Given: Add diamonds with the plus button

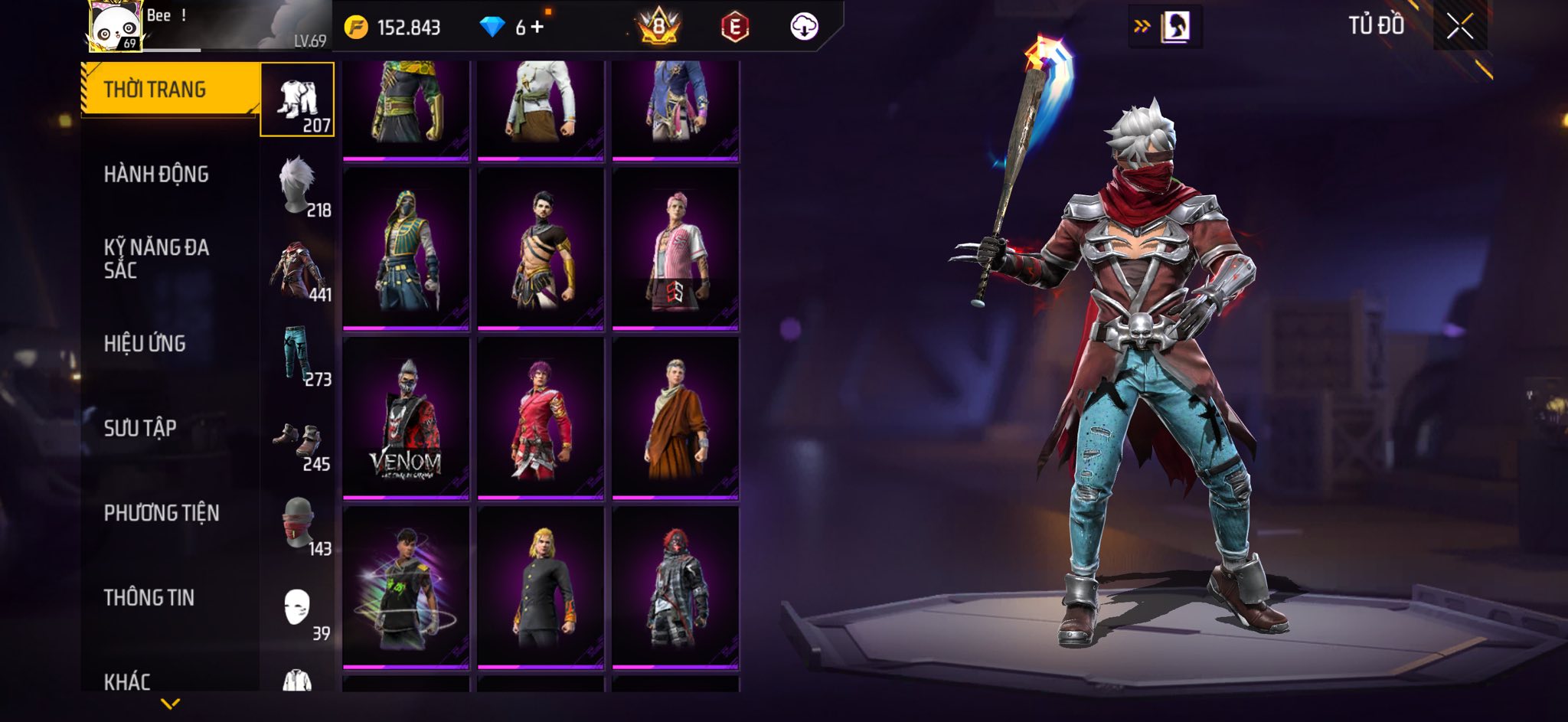Looking at the screenshot, I should 537,28.
